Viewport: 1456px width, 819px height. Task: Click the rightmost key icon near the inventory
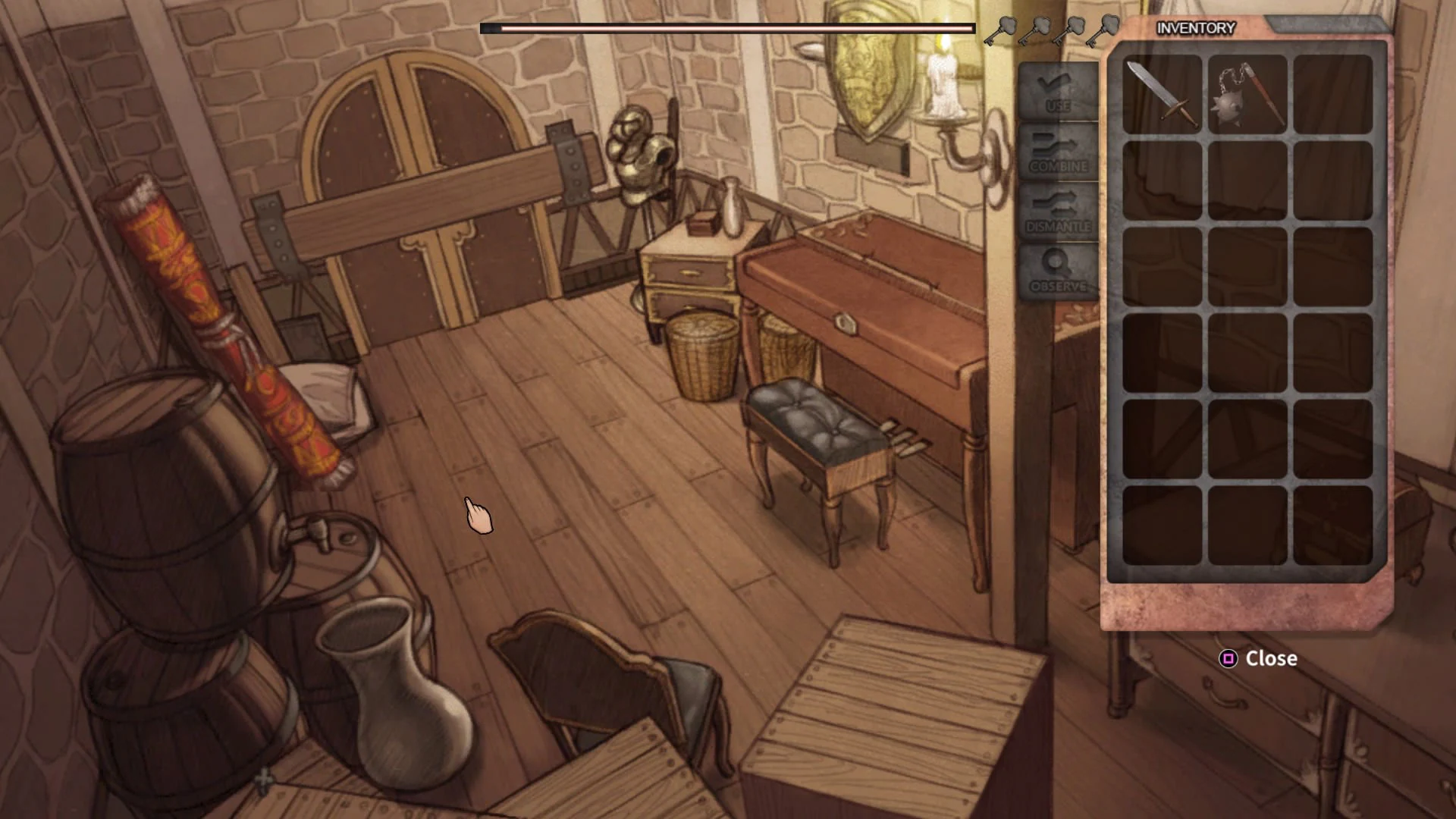click(1103, 29)
